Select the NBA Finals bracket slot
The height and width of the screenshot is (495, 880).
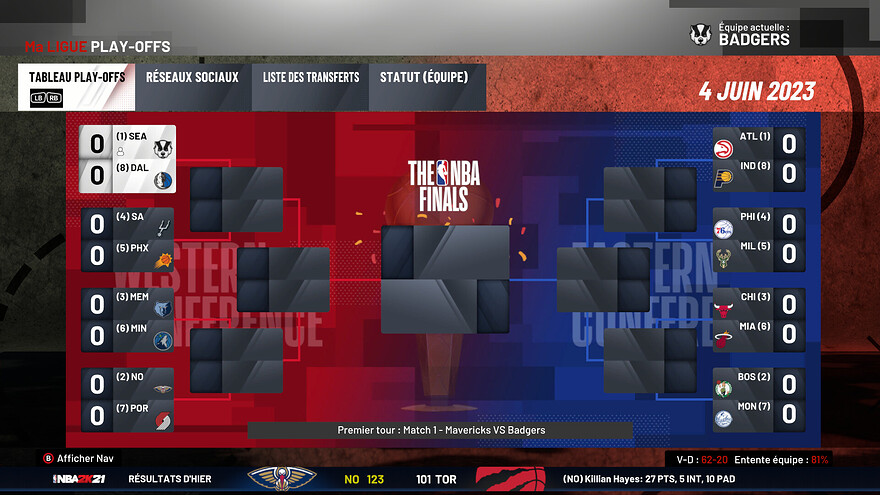(445, 279)
